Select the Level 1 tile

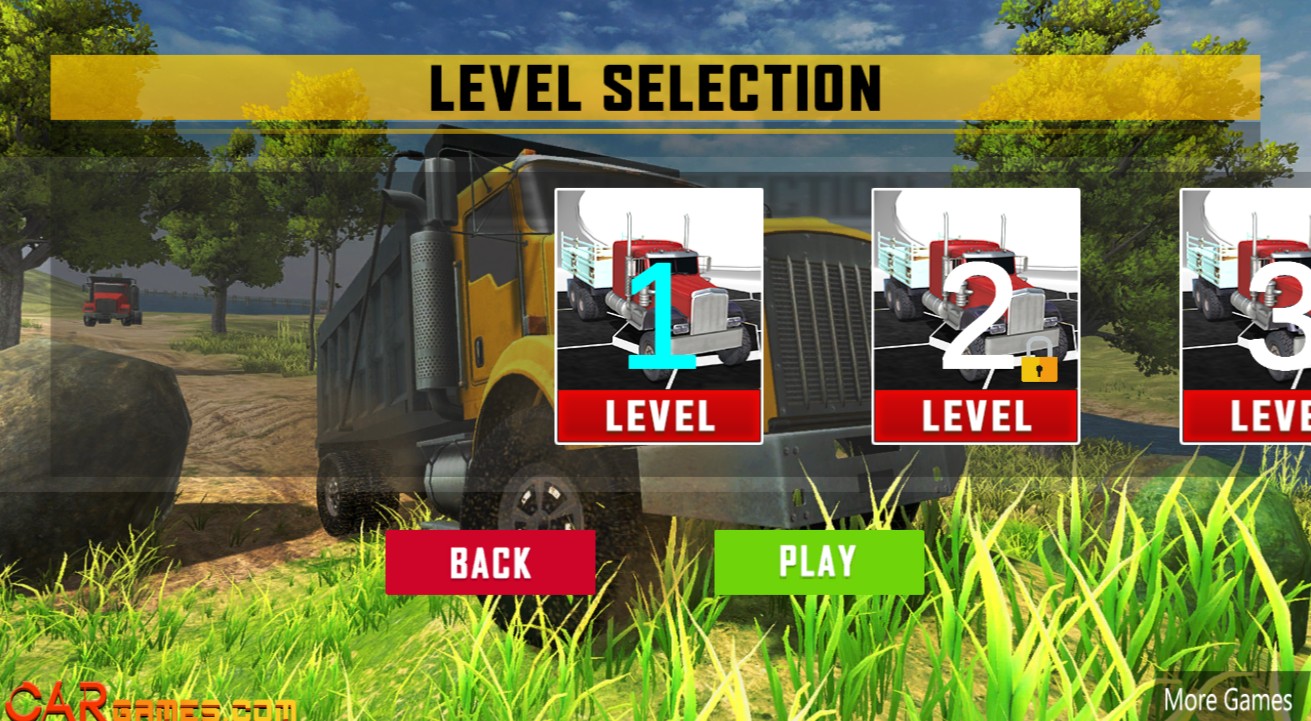pos(659,315)
